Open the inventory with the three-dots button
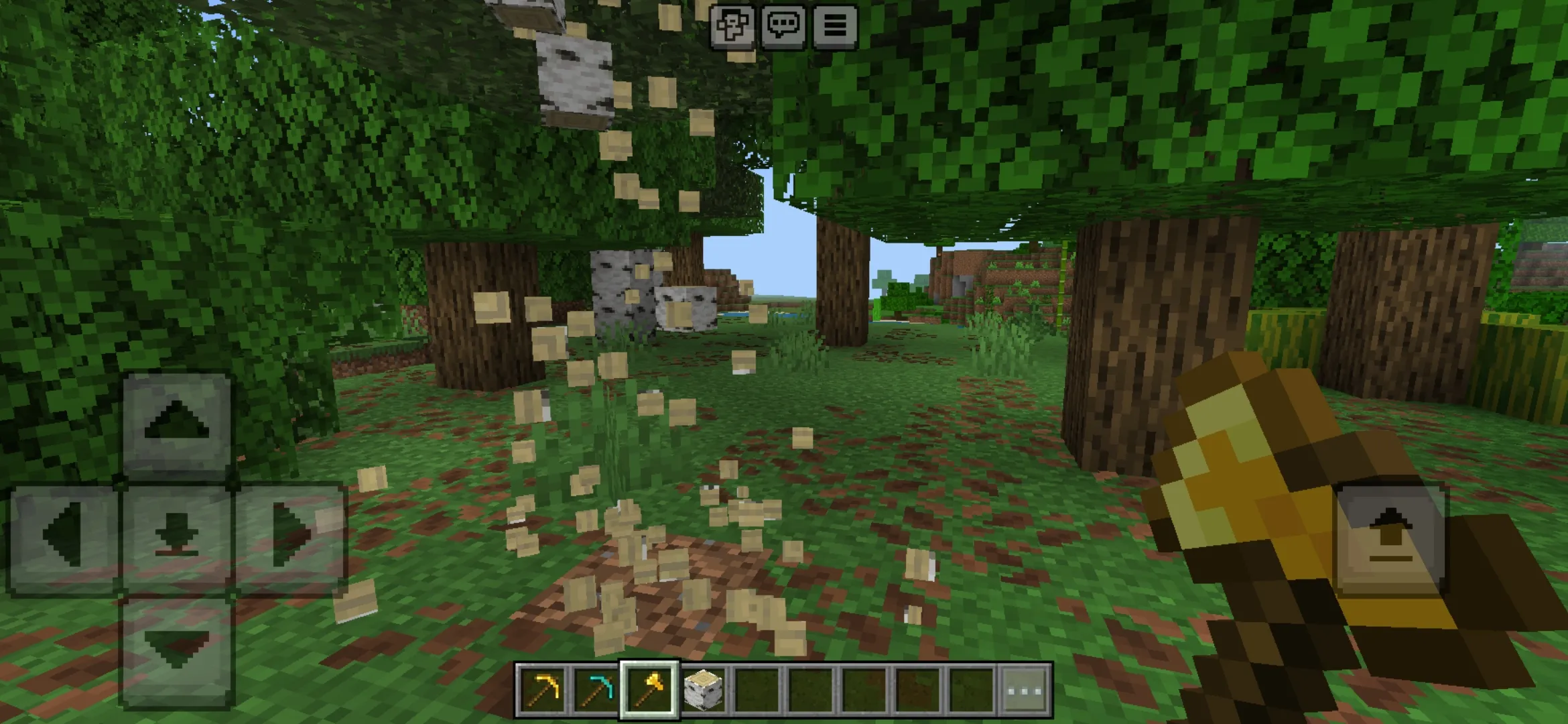The image size is (1568, 724). click(1025, 689)
